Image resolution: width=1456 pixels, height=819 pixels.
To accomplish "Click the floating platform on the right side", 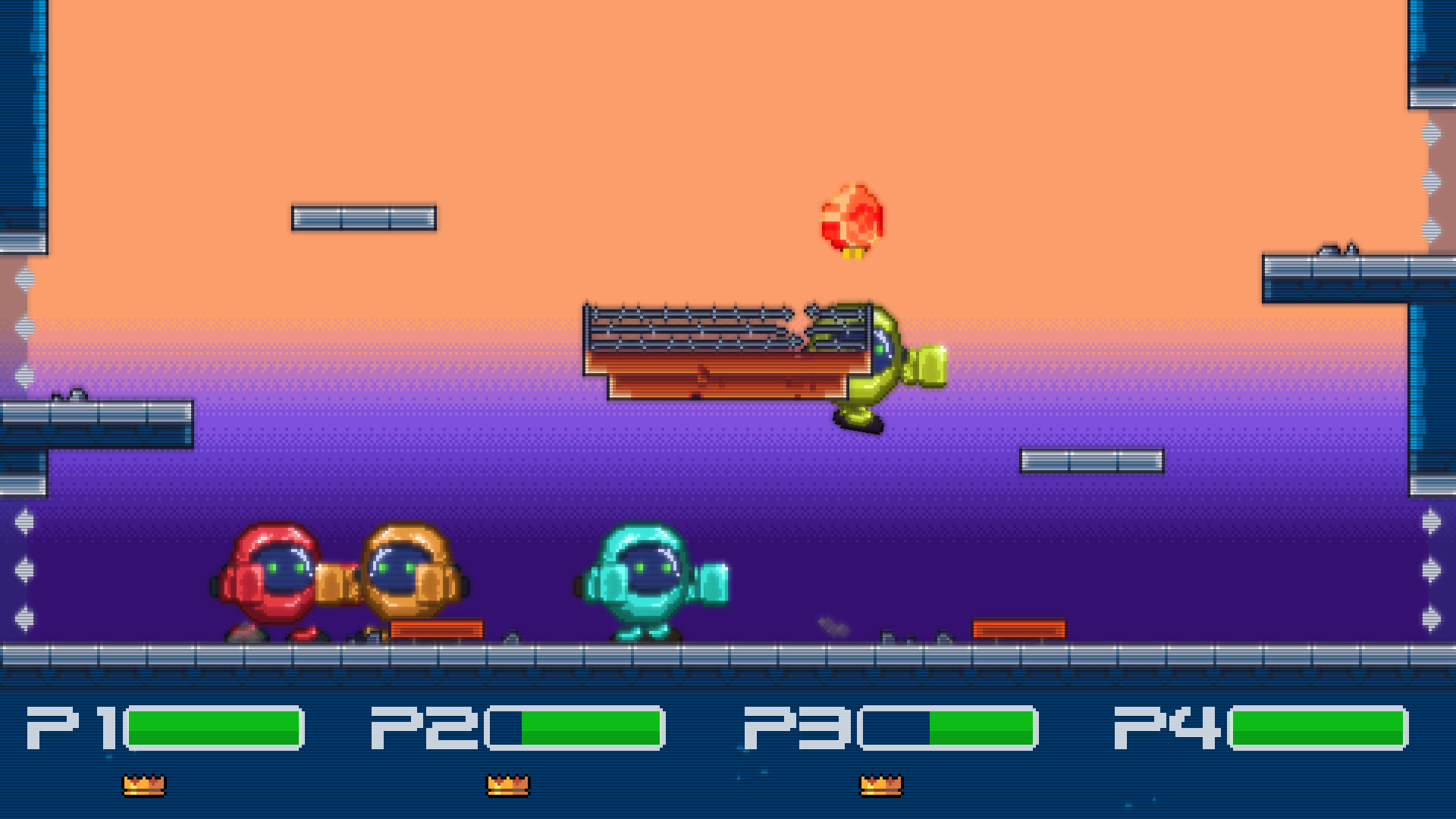I will click(1092, 459).
